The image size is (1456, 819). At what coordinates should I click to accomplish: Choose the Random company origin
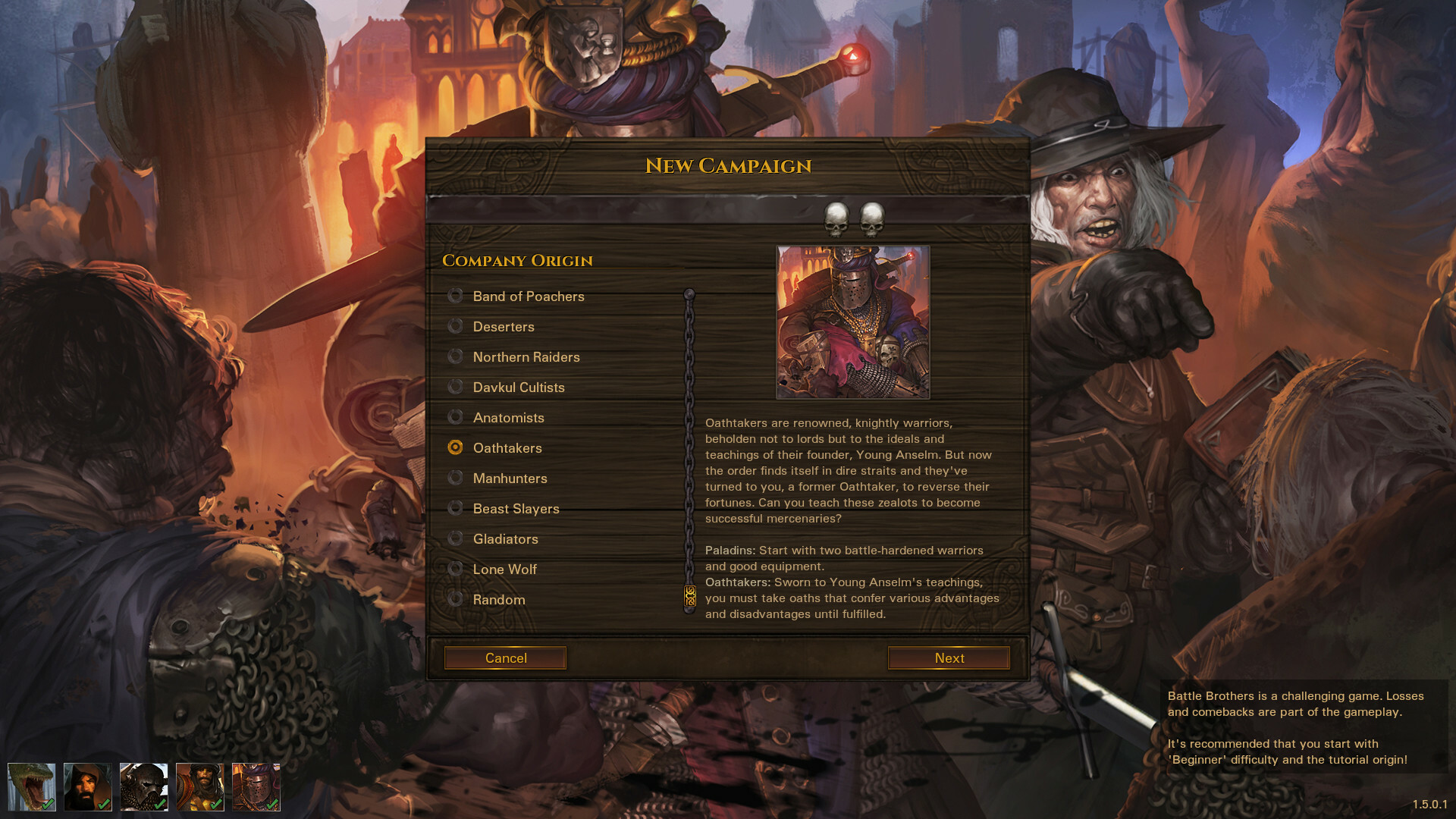tap(456, 599)
